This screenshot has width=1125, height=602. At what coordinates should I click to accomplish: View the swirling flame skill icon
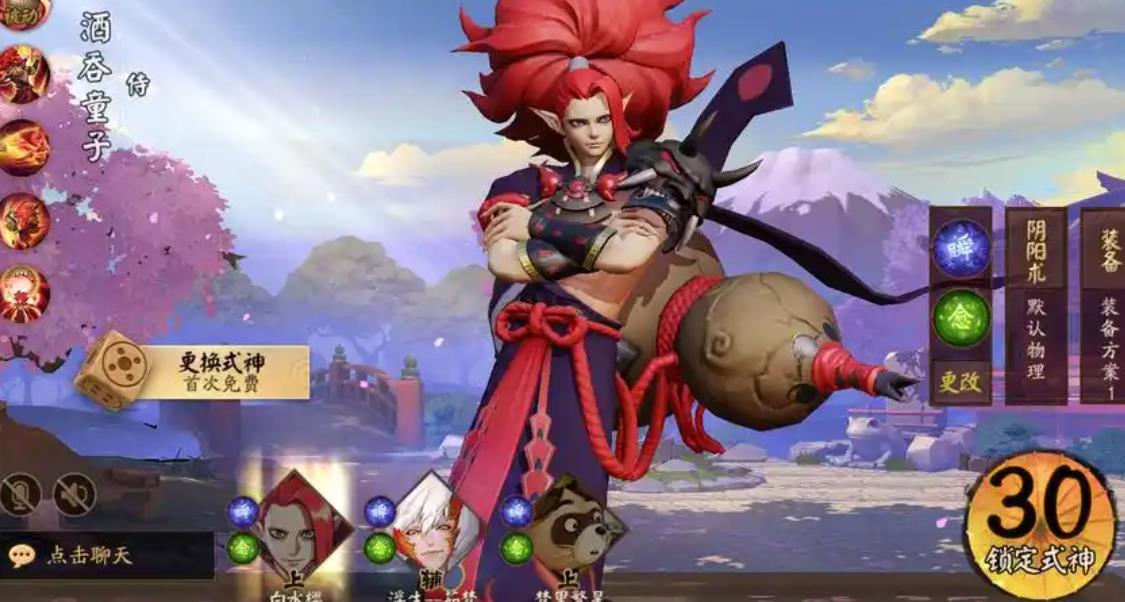[x=23, y=148]
